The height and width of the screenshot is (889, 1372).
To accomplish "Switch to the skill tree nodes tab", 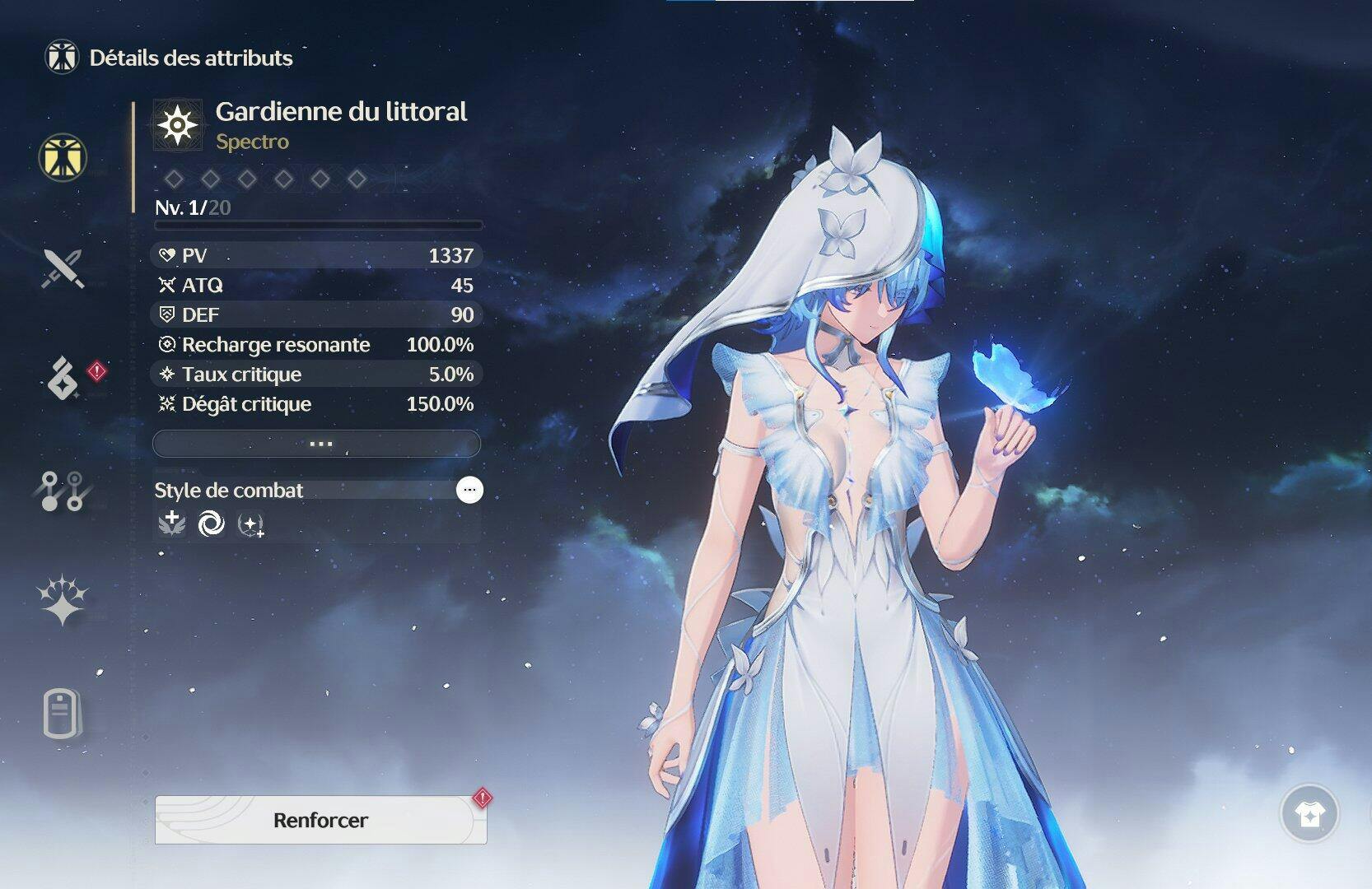I will 63,491.
